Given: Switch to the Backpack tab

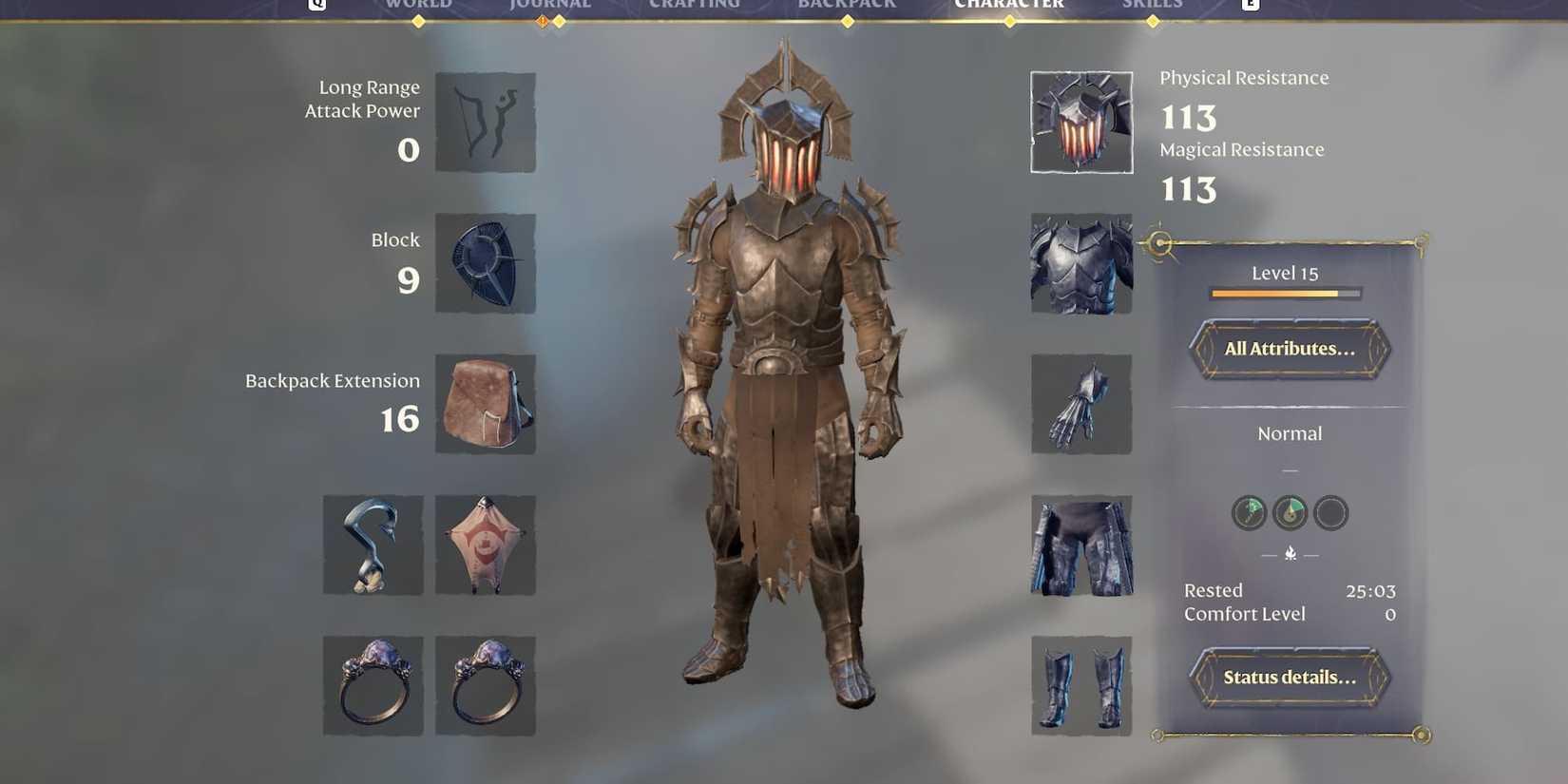Looking at the screenshot, I should click(846, 5).
